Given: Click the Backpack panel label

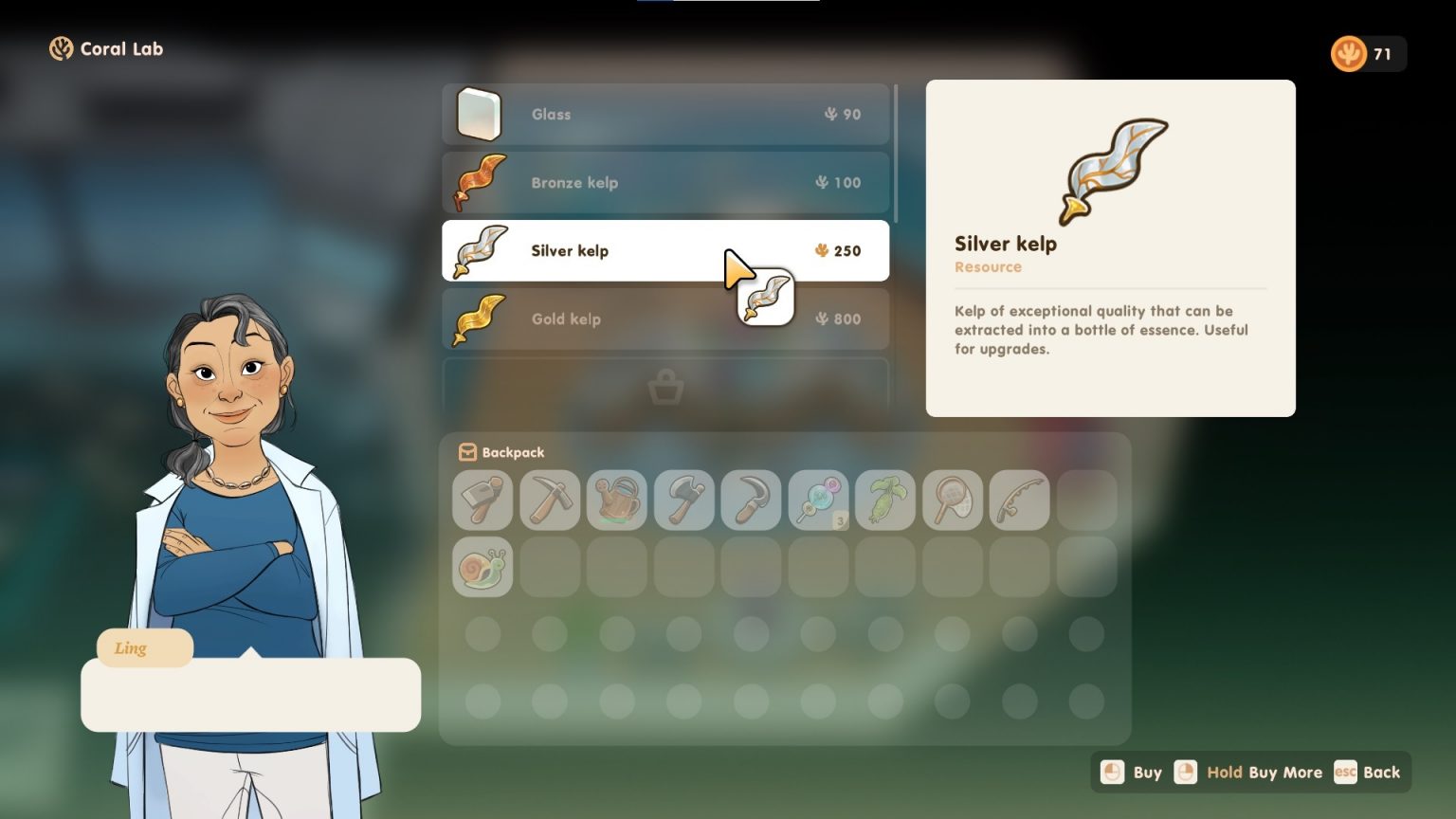Looking at the screenshot, I should coord(501,452).
